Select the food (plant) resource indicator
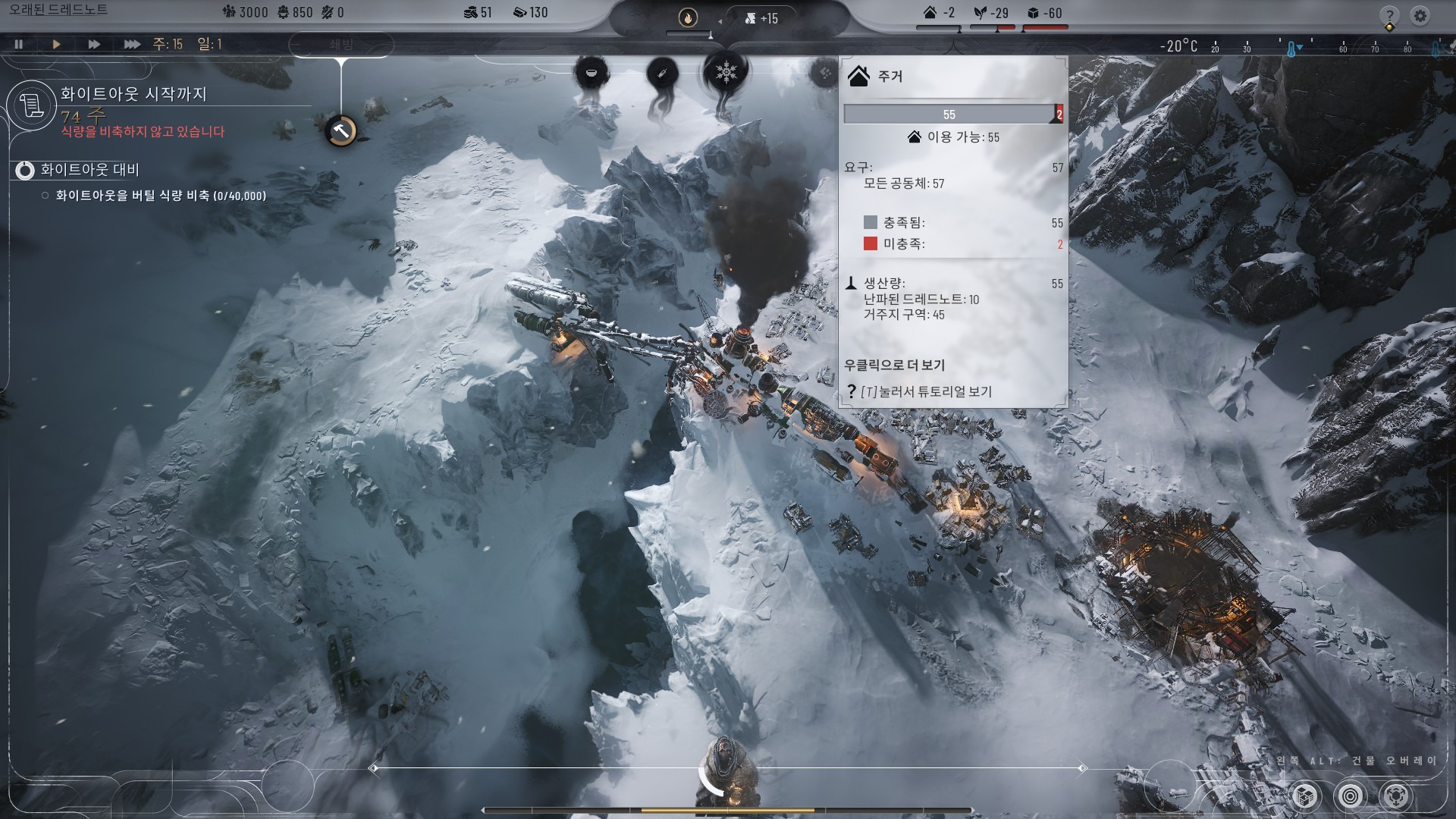Screen dimensions: 1456x819 click(x=991, y=13)
